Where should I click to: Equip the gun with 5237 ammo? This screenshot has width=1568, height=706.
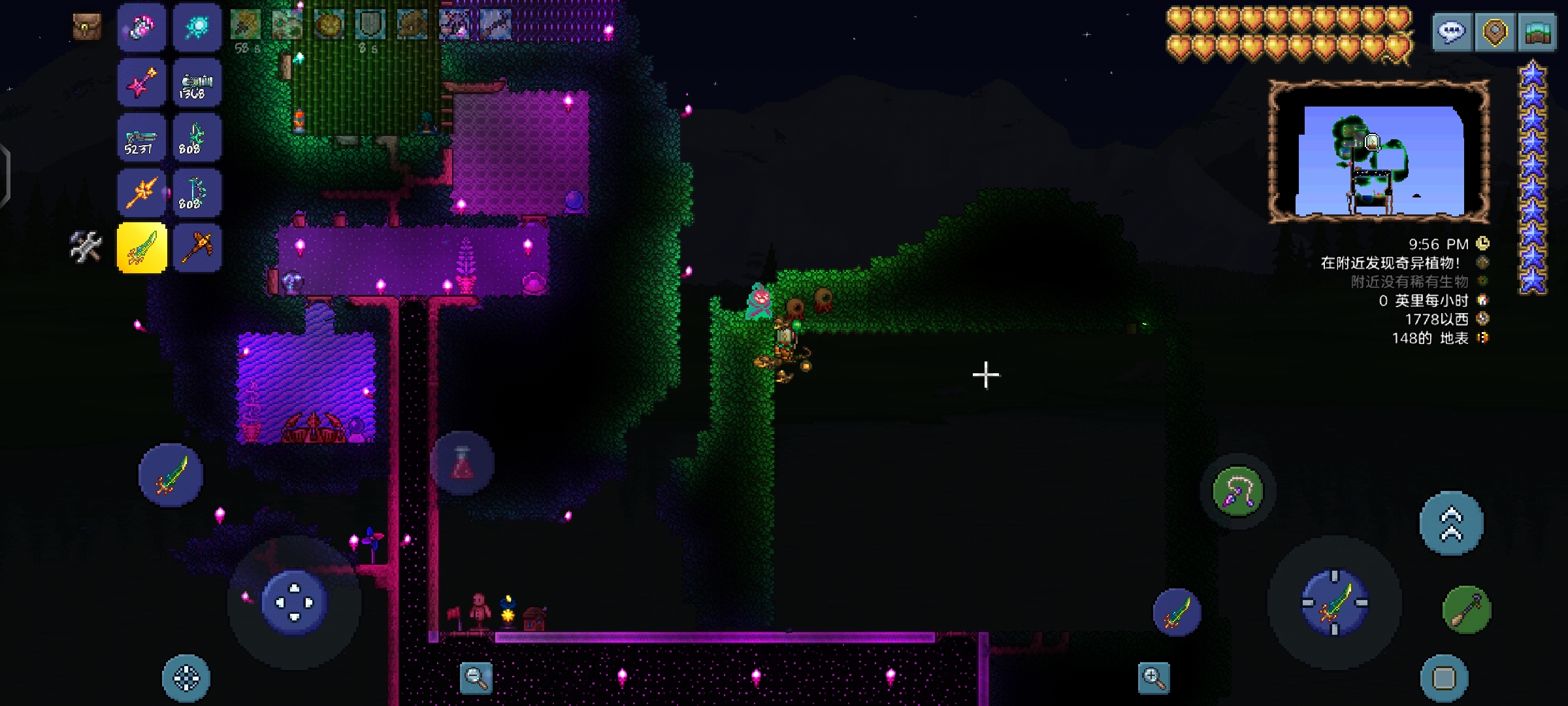pos(142,138)
